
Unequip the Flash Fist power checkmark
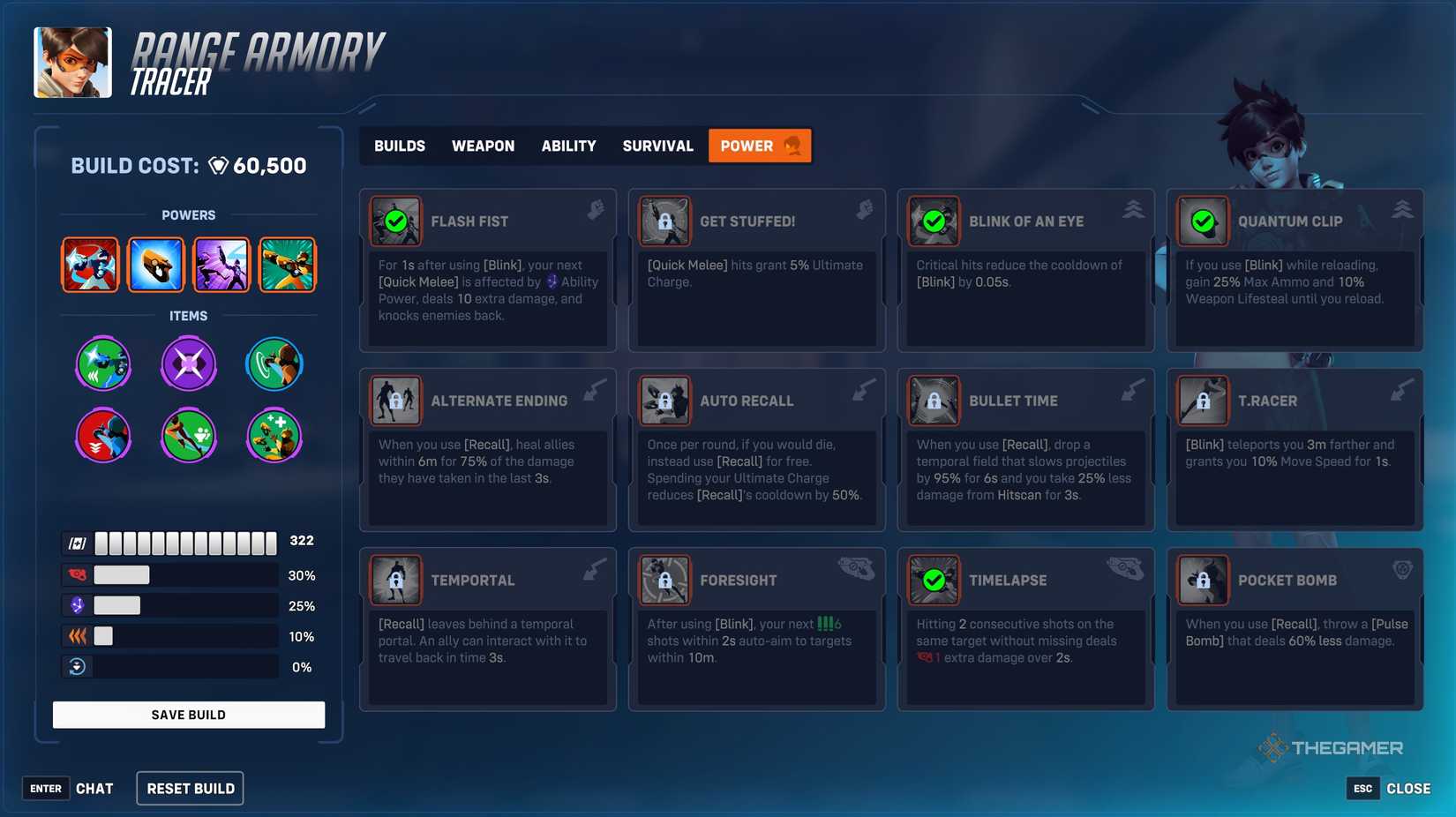[x=395, y=222]
